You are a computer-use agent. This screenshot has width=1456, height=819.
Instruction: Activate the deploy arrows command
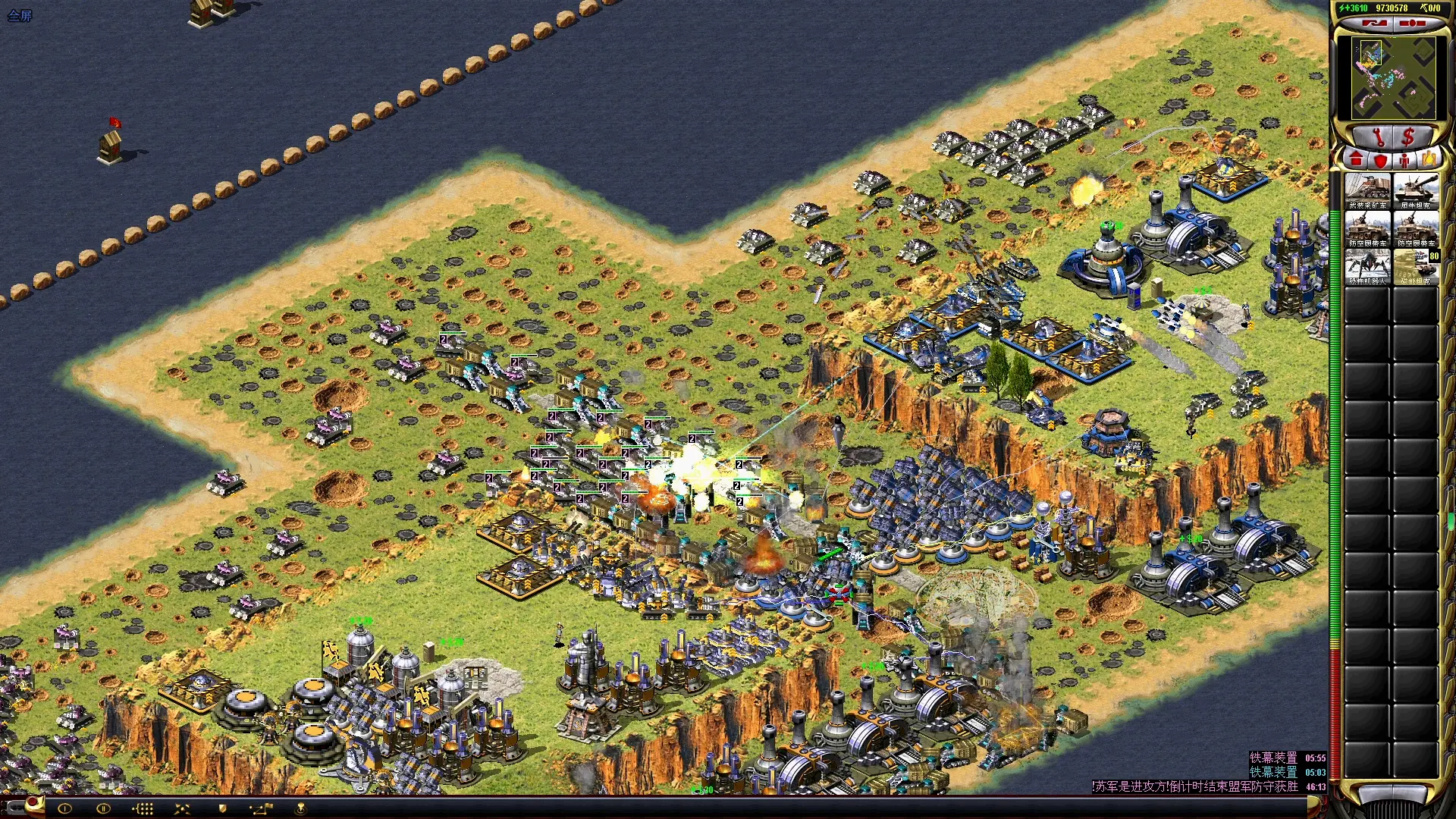coord(182,808)
